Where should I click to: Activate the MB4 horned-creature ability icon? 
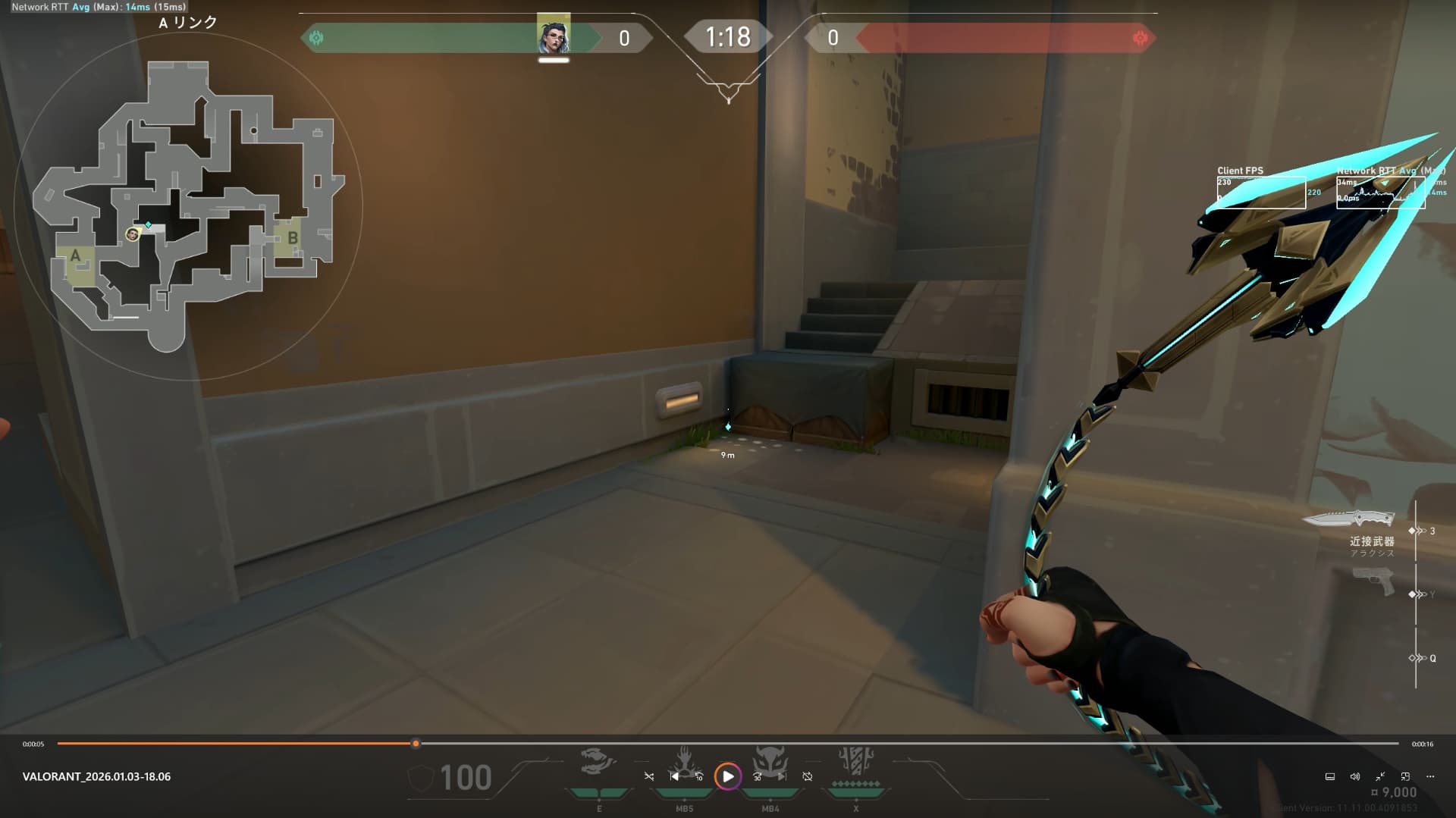tap(770, 761)
